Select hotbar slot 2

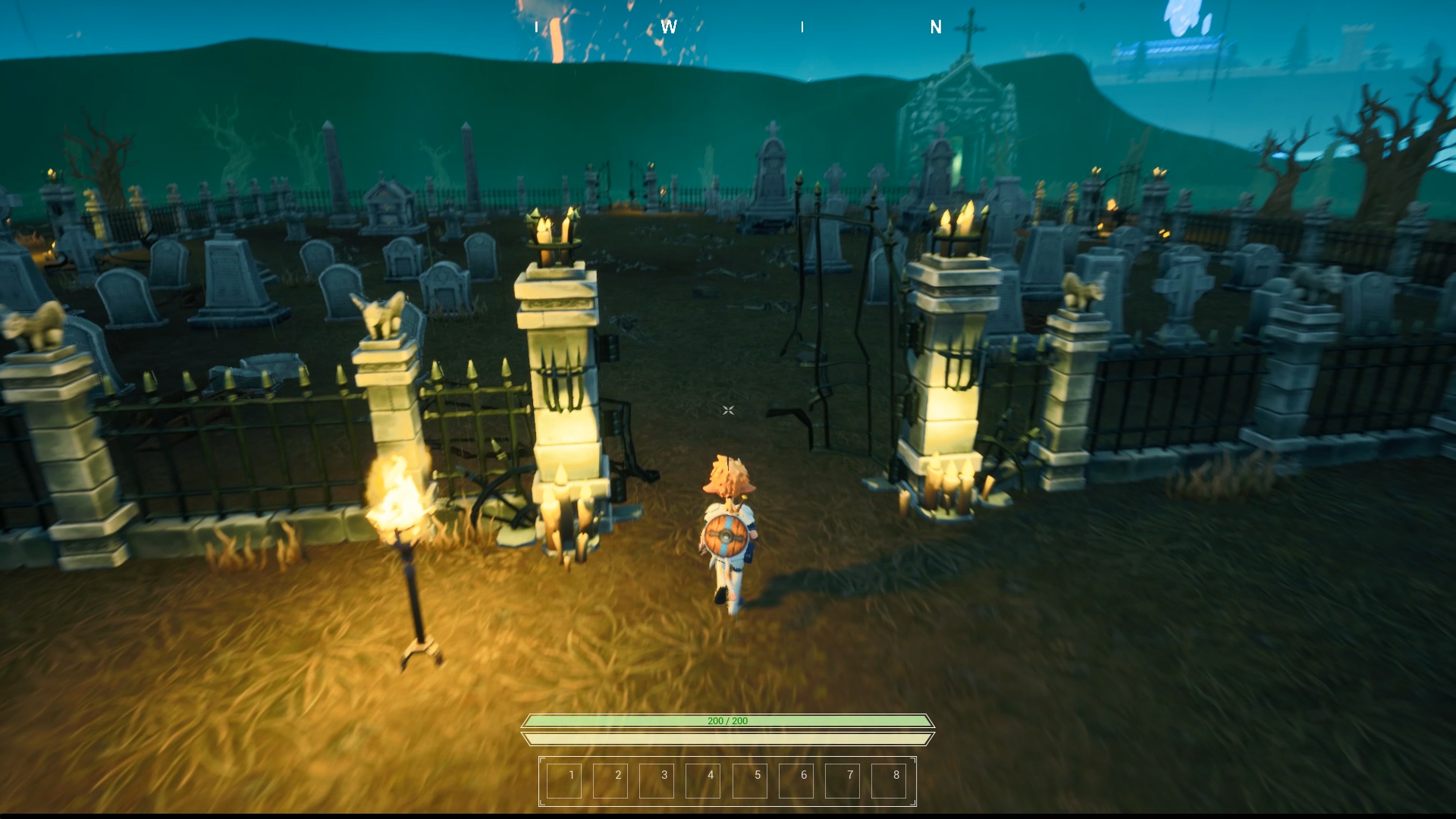[610, 777]
